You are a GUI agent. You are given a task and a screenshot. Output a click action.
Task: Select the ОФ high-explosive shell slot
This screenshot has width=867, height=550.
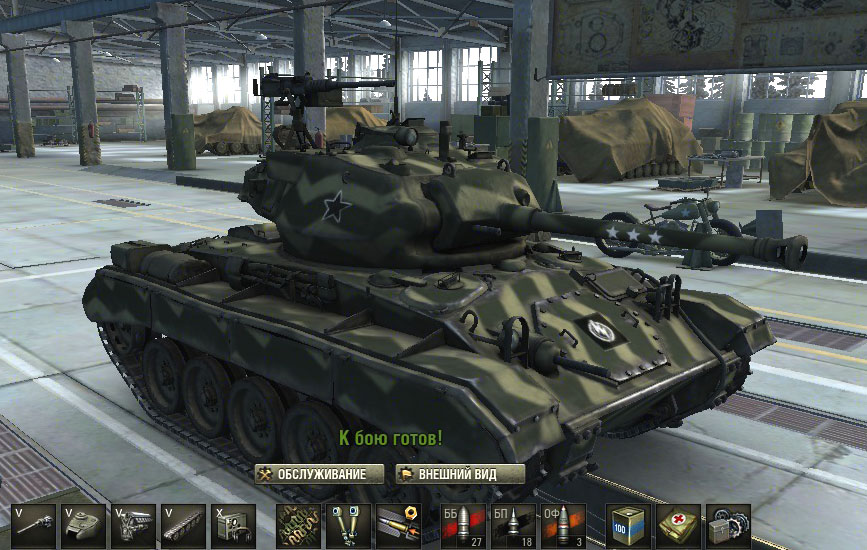coord(562,525)
